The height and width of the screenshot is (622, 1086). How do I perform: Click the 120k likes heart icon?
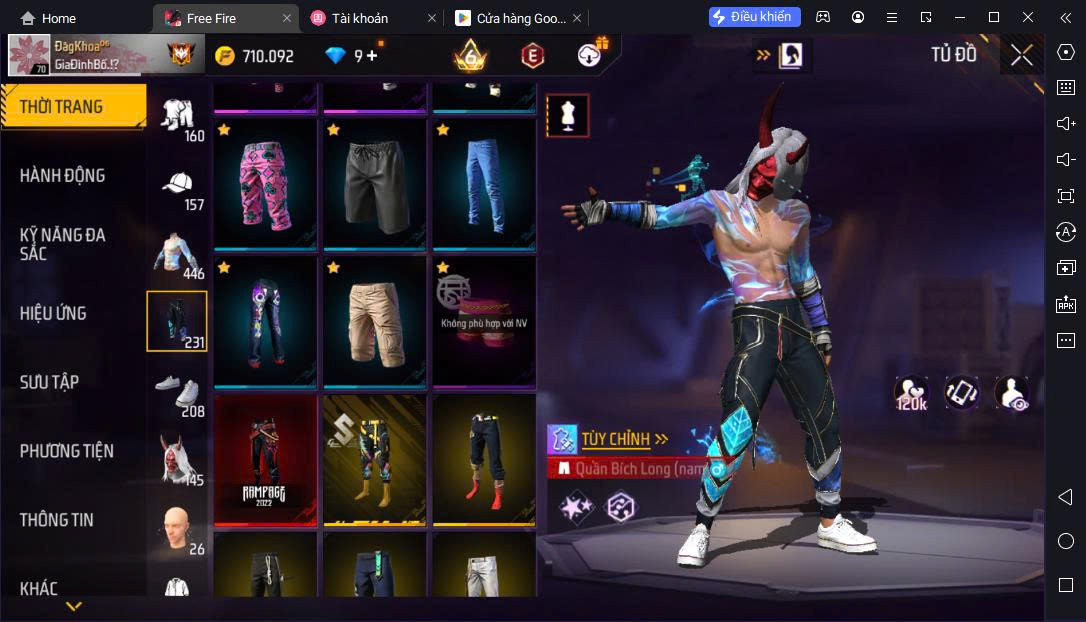coord(911,393)
